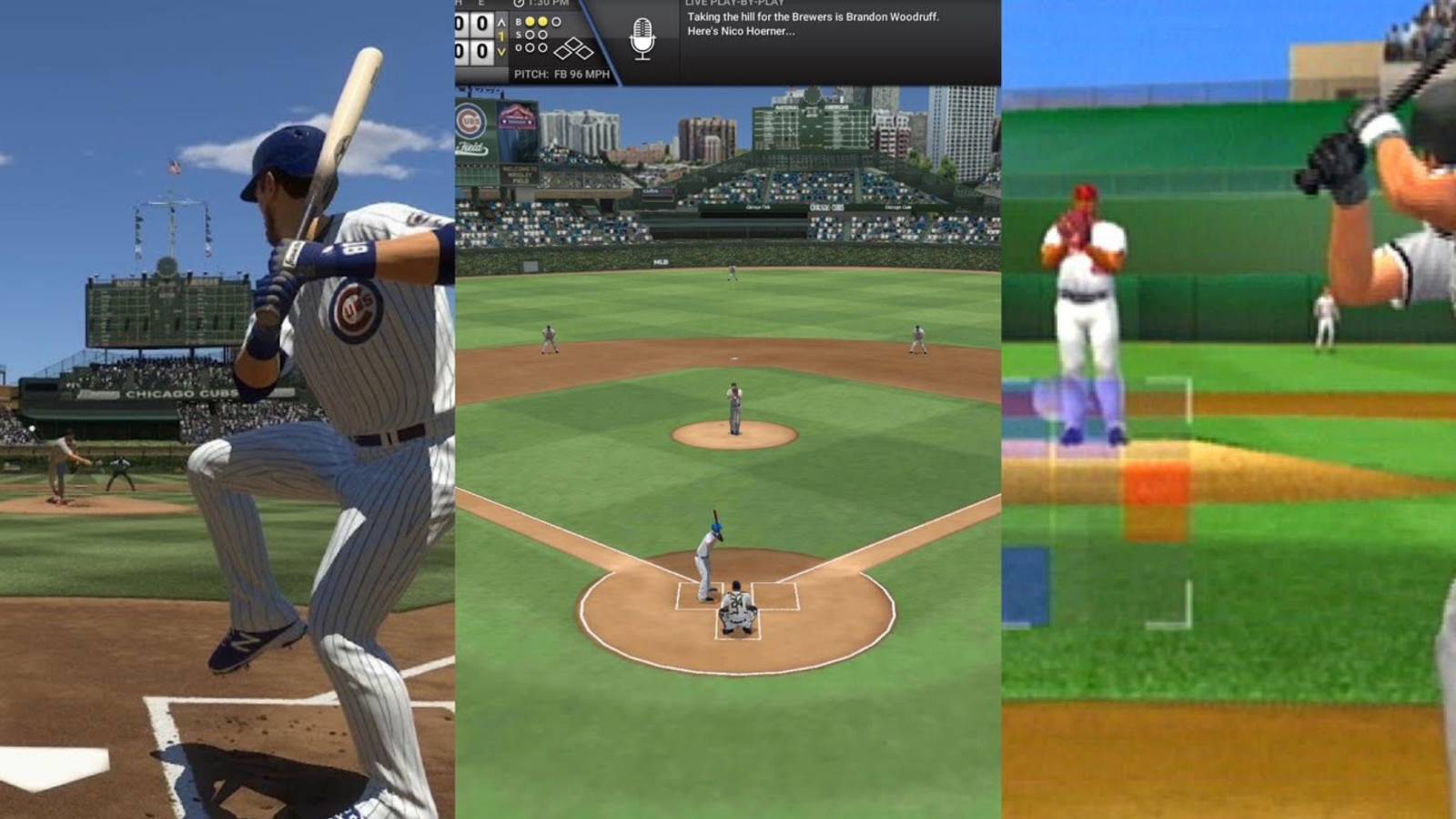Click the PITCH: FB 96 MPH label
This screenshot has height=819, width=1456.
pyautogui.click(x=561, y=73)
